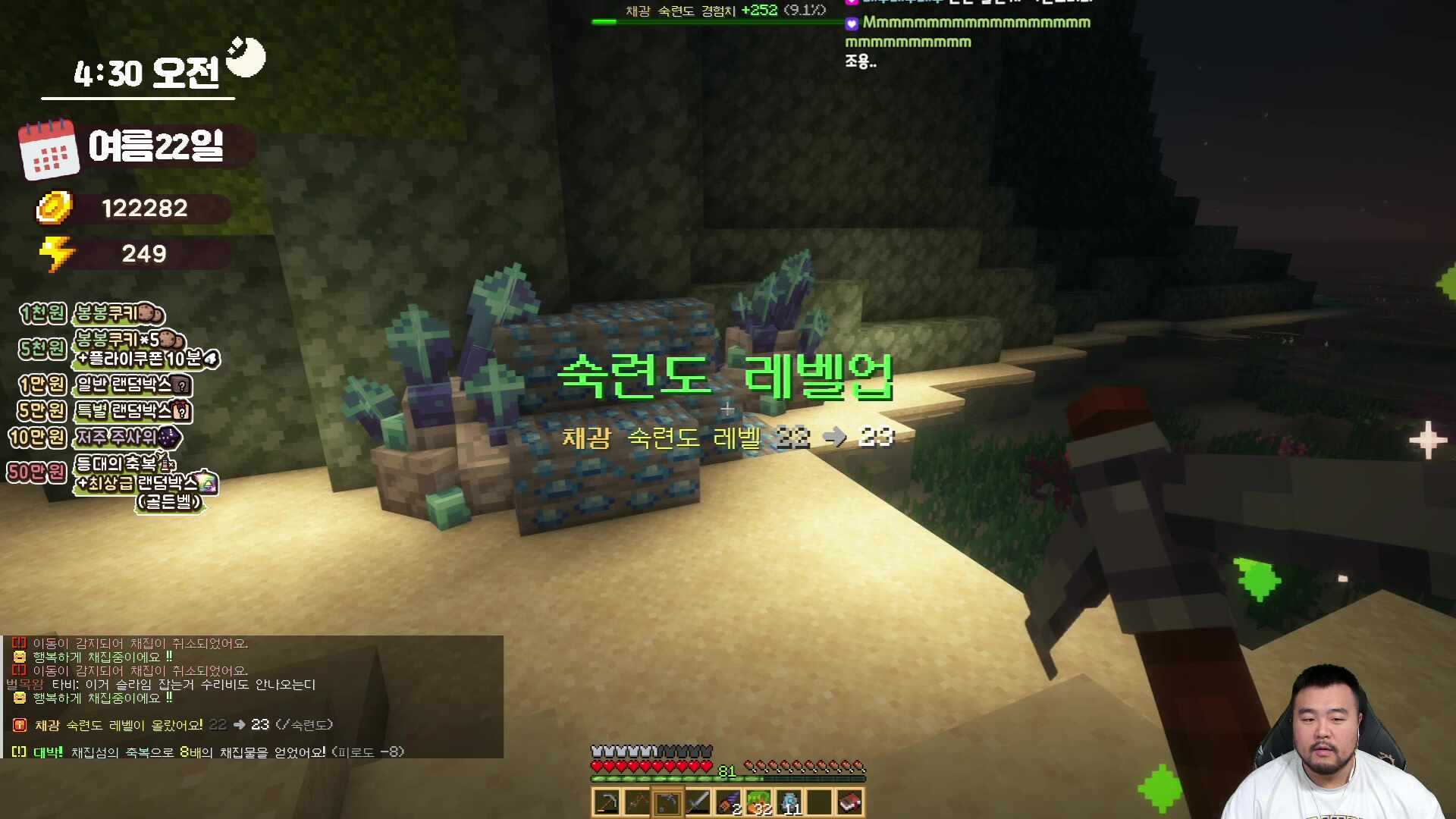Select the pickaxe in the first hotbar slot
Image resolution: width=1456 pixels, height=819 pixels.
tap(605, 802)
